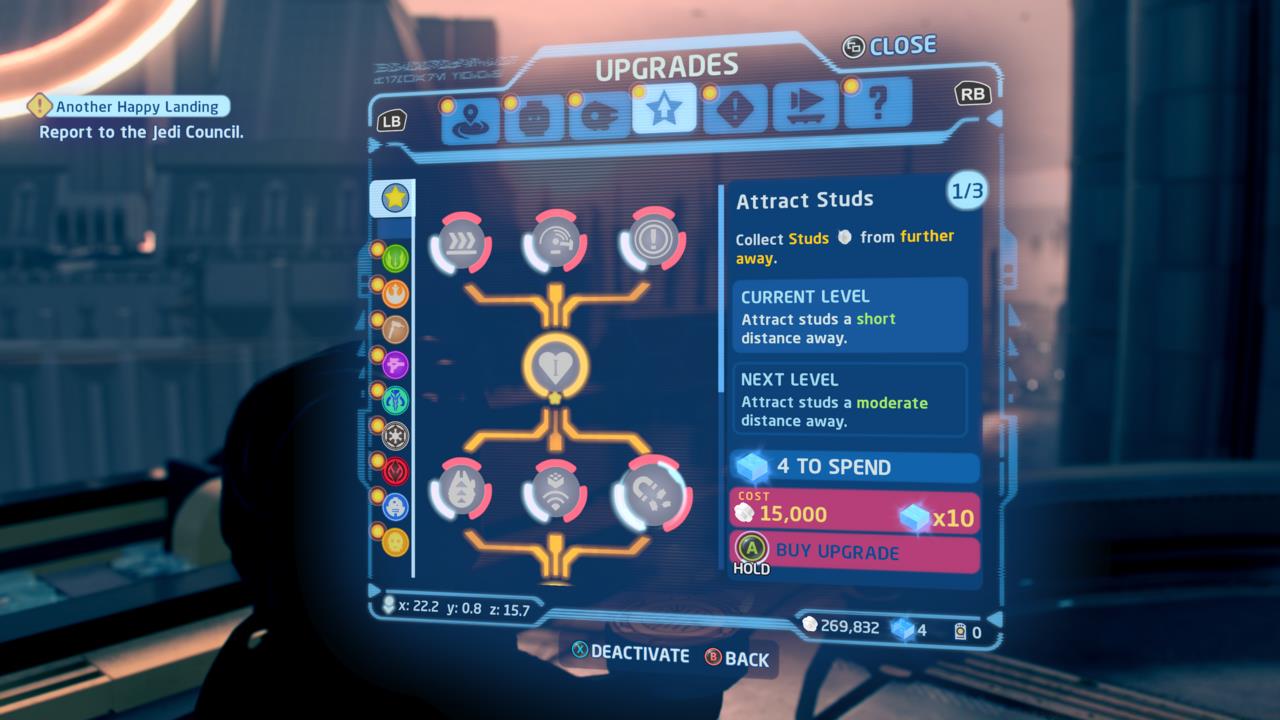Select the star category at sidebar top
Image resolution: width=1280 pixels, height=720 pixels.
pos(395,197)
